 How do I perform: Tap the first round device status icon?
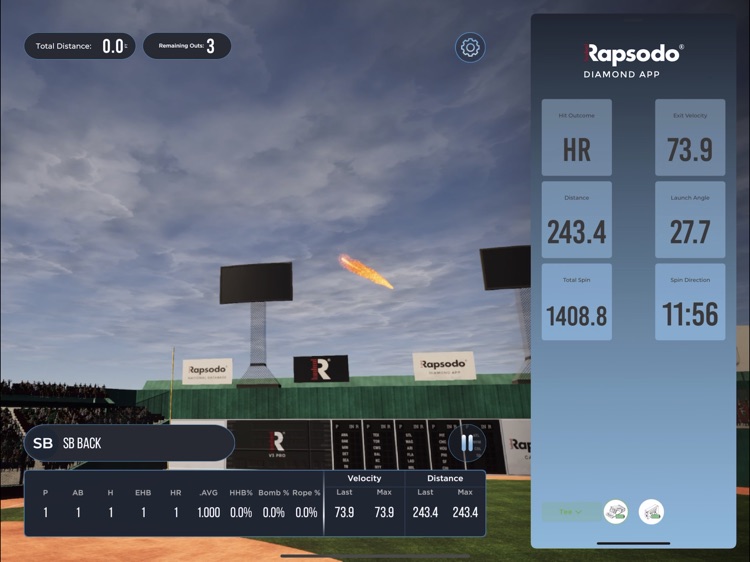(x=616, y=512)
